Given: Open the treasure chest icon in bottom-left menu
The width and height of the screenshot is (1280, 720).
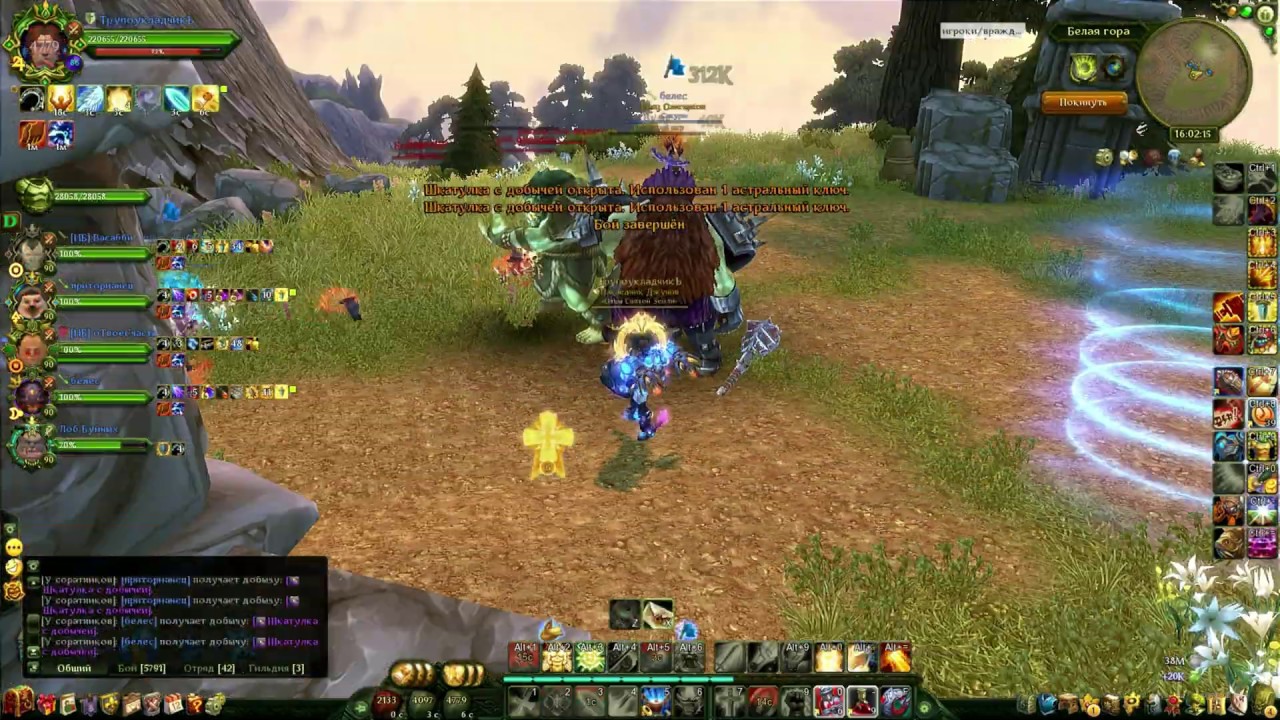Looking at the screenshot, I should tap(17, 701).
